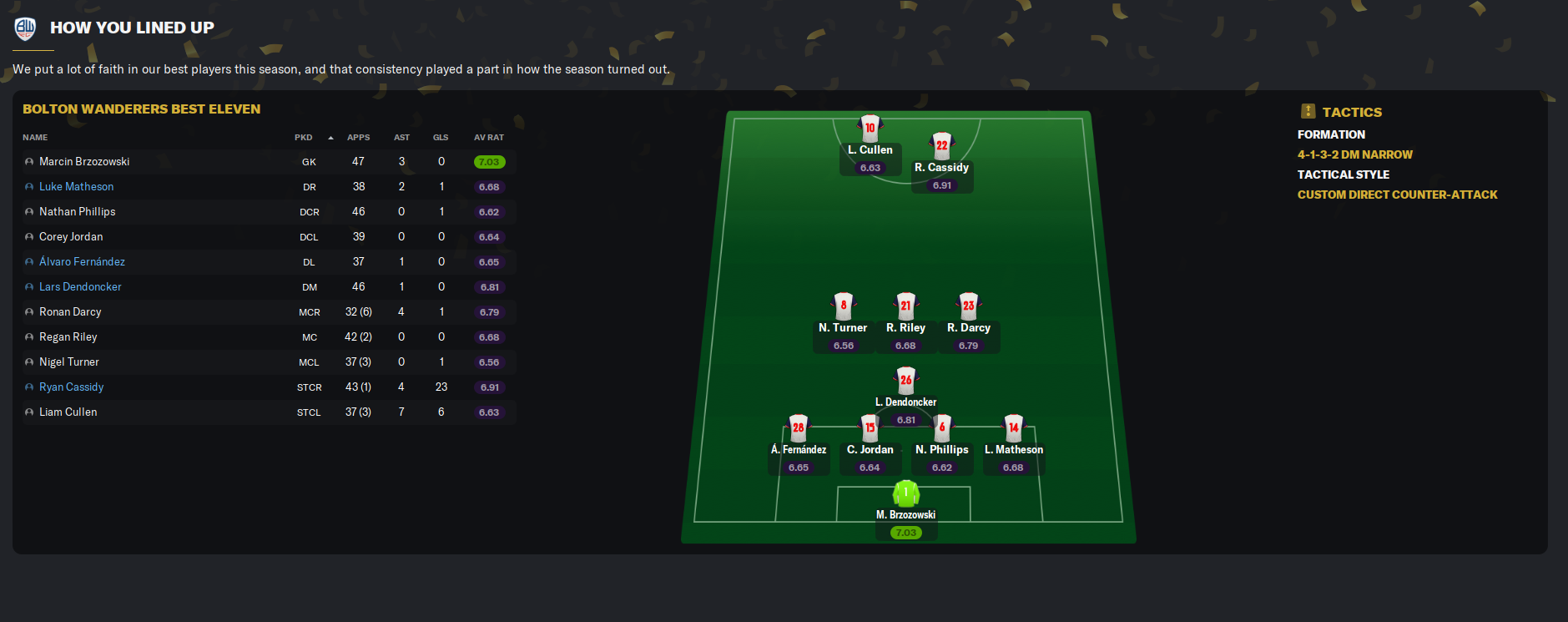Sort players by AV RAT column
This screenshot has width=1568, height=622.
pos(489,138)
